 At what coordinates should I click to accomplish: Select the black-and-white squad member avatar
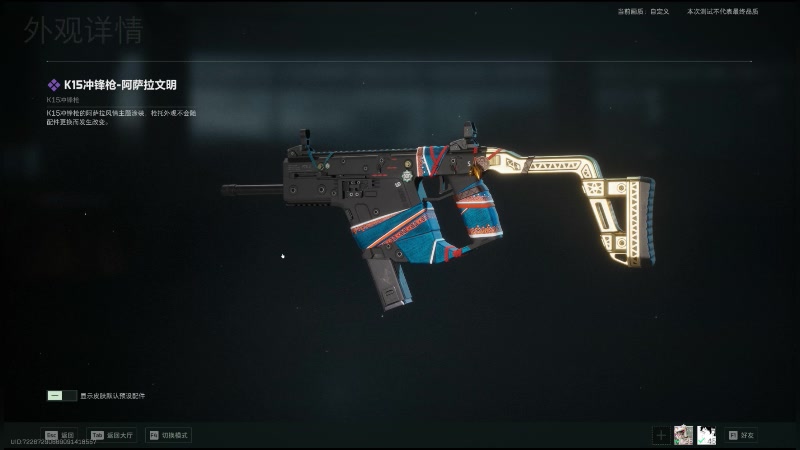click(706, 434)
